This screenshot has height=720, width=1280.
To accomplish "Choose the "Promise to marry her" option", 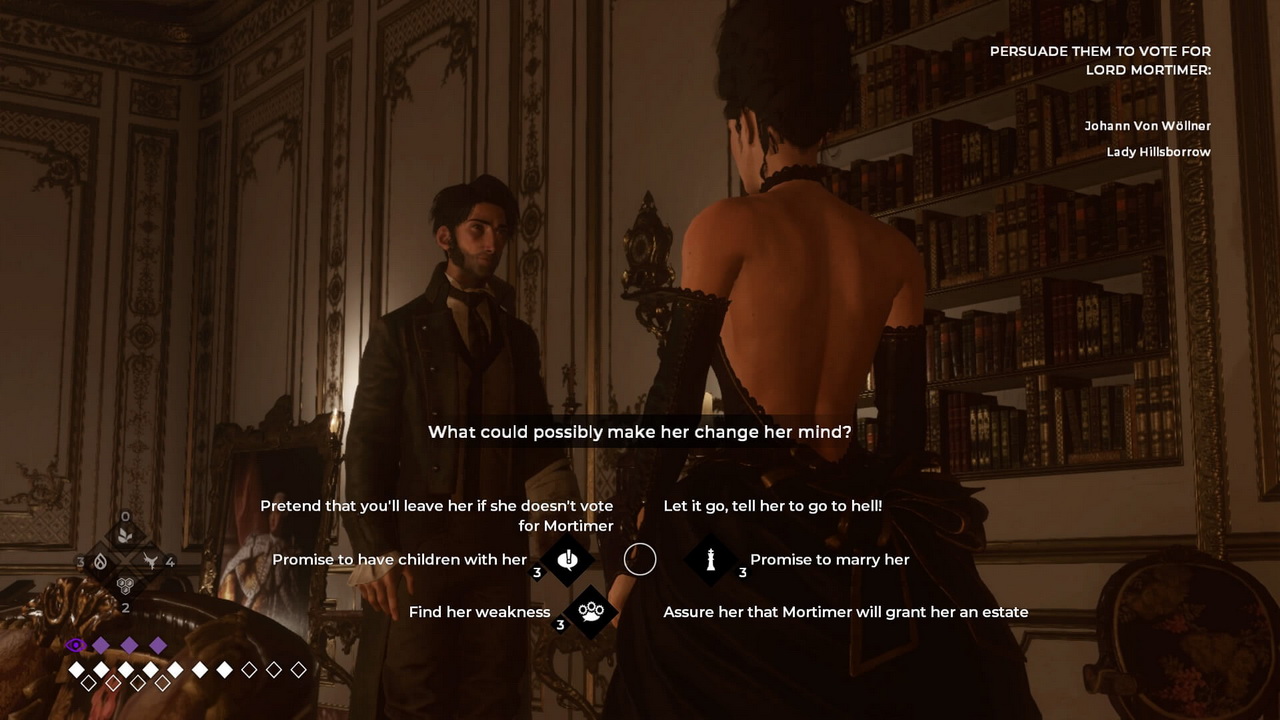I will pyautogui.click(x=829, y=560).
